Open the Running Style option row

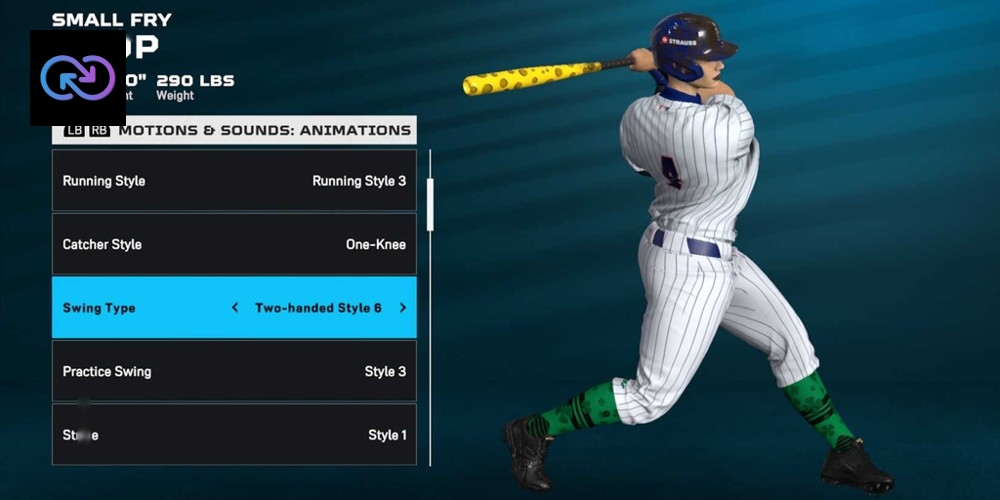coord(234,181)
